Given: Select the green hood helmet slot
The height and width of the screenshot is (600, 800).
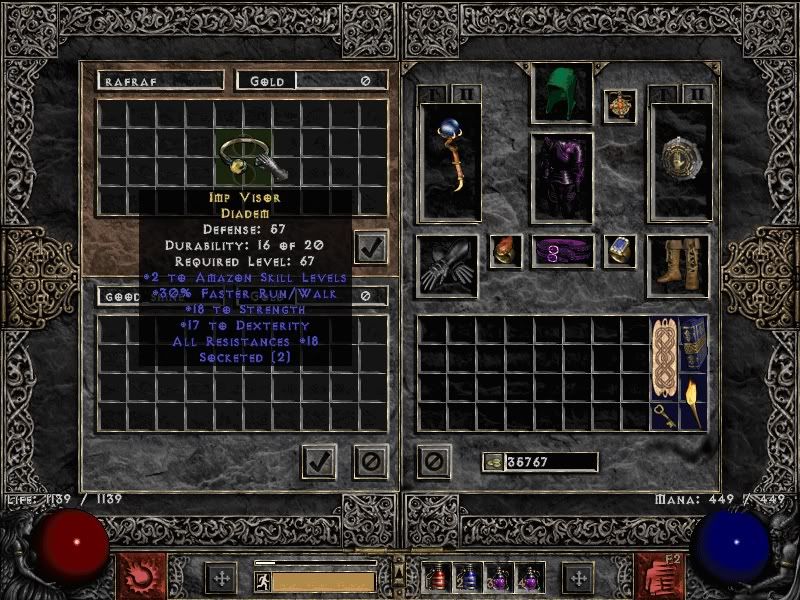Looking at the screenshot, I should click(x=561, y=94).
